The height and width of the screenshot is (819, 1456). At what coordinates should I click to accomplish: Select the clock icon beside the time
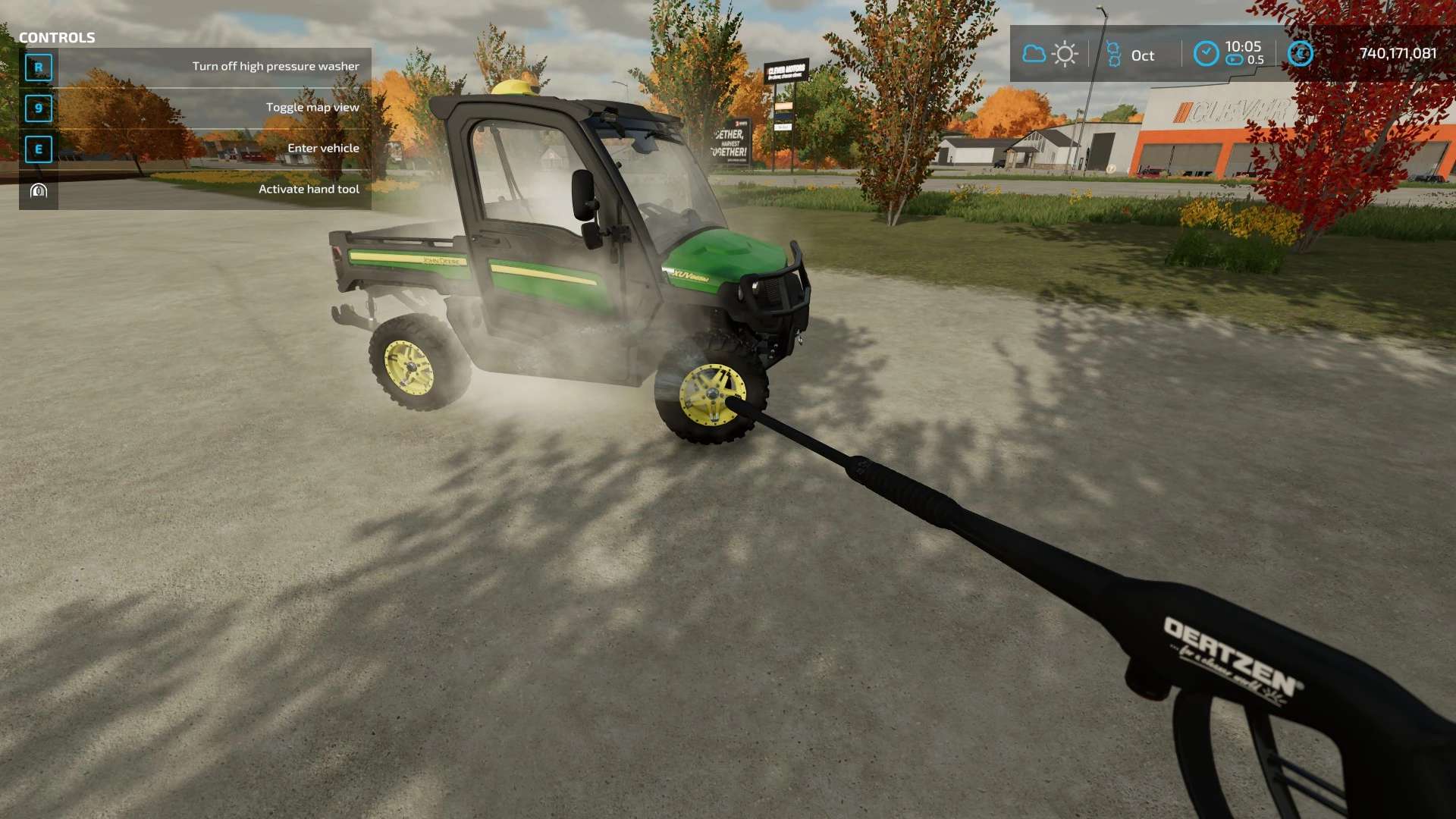[x=1205, y=54]
